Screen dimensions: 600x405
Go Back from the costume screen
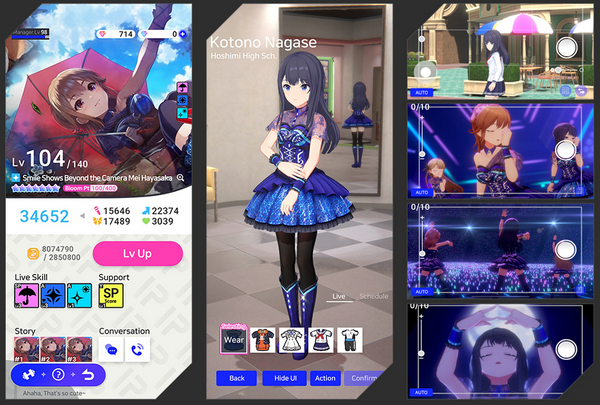236,378
